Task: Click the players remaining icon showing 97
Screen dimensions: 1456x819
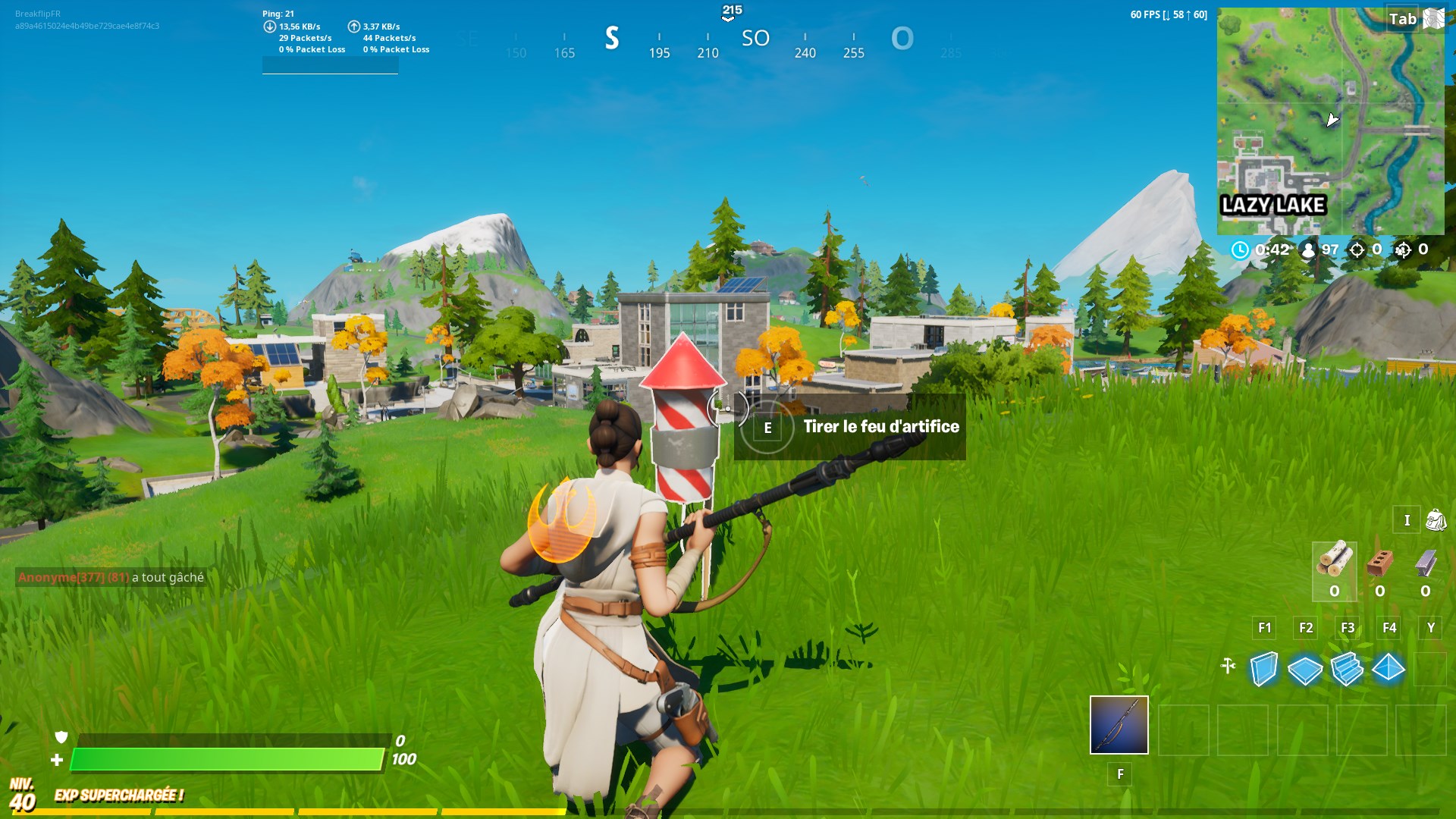Action: [x=1305, y=248]
